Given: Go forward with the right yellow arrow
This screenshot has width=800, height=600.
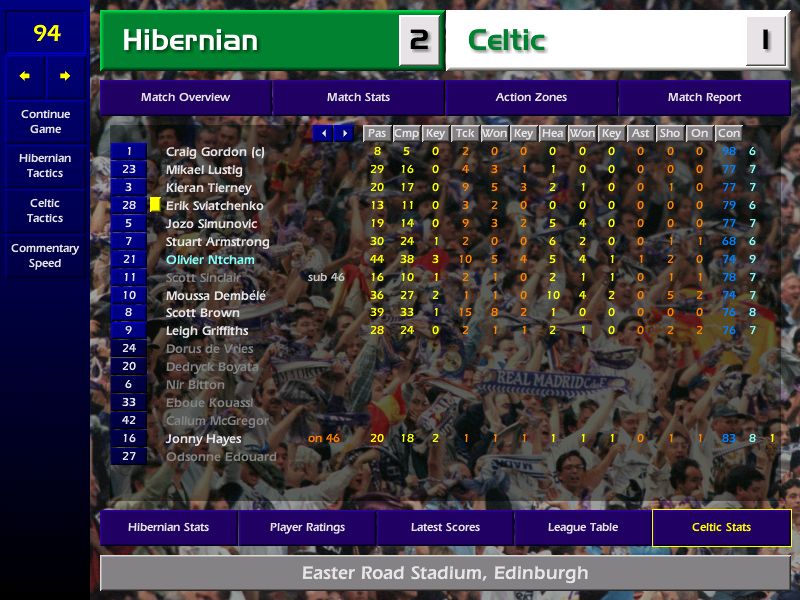Looking at the screenshot, I should (65, 76).
